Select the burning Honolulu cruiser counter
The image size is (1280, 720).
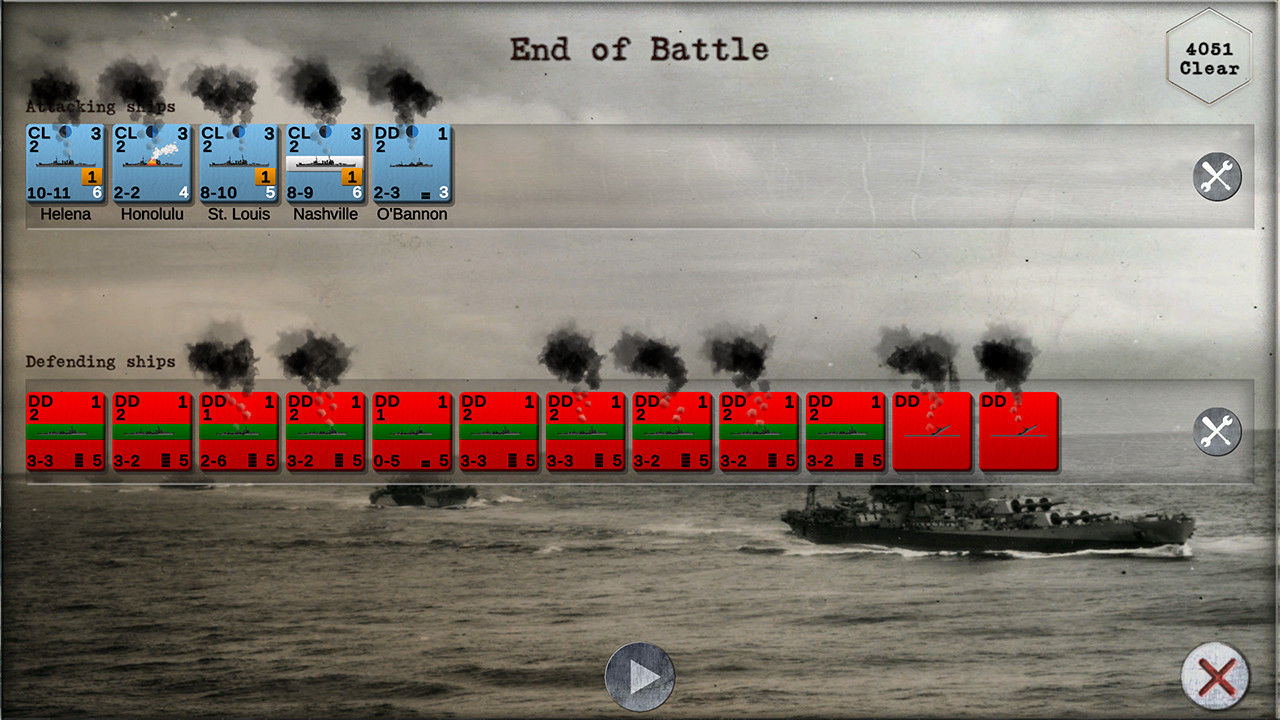pos(152,163)
